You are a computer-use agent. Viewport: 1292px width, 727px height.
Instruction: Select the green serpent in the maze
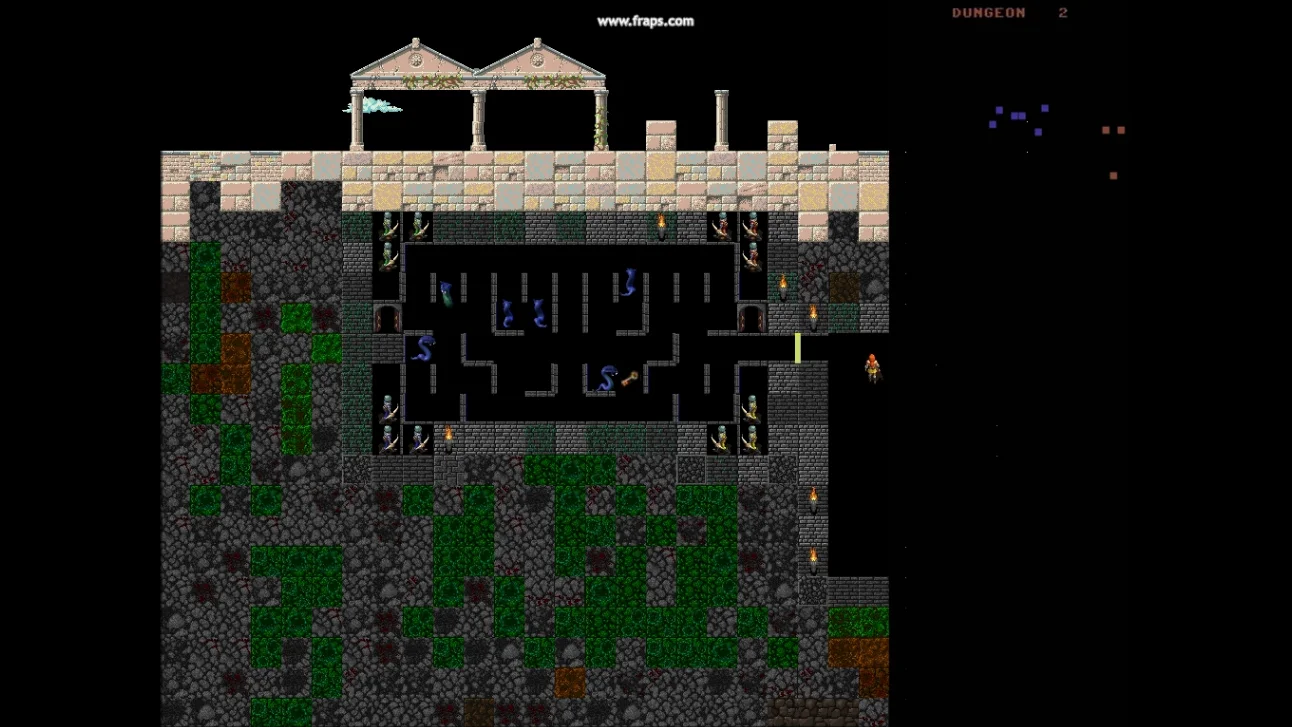click(446, 292)
